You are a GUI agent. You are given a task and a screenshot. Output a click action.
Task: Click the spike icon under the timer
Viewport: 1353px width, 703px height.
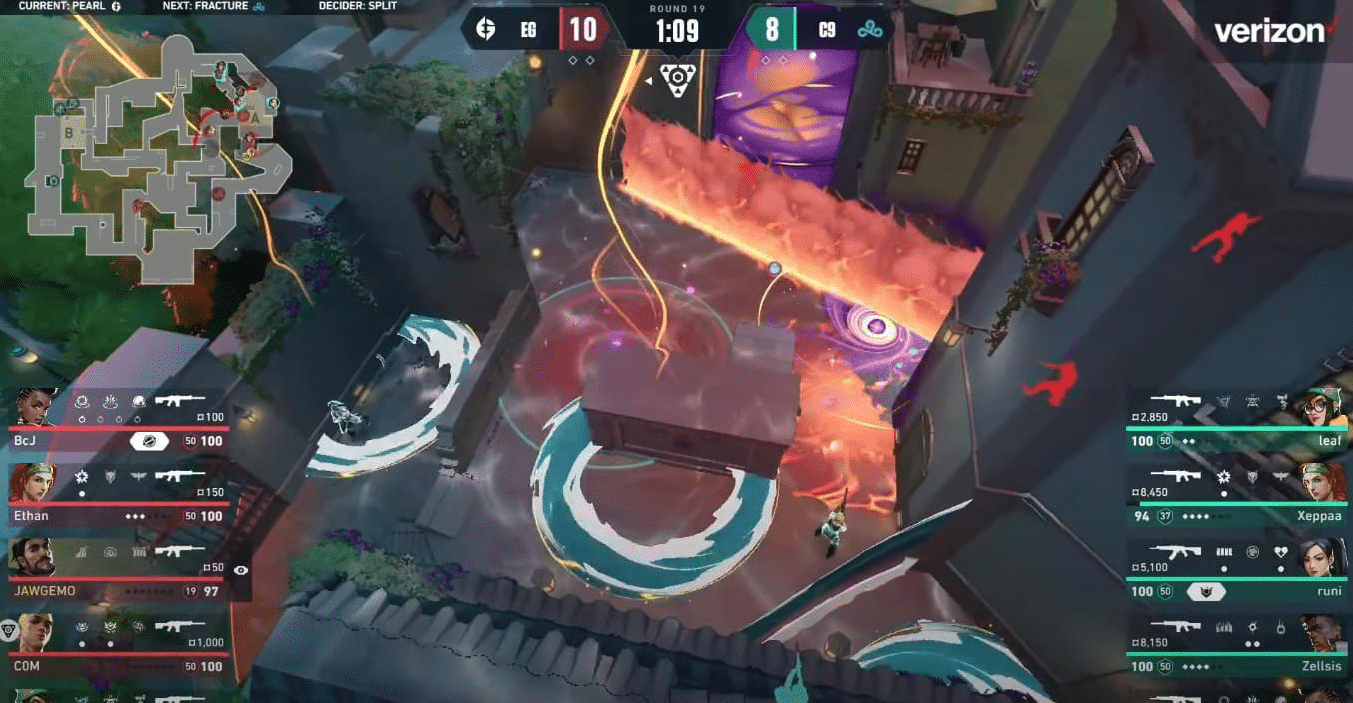[x=677, y=79]
